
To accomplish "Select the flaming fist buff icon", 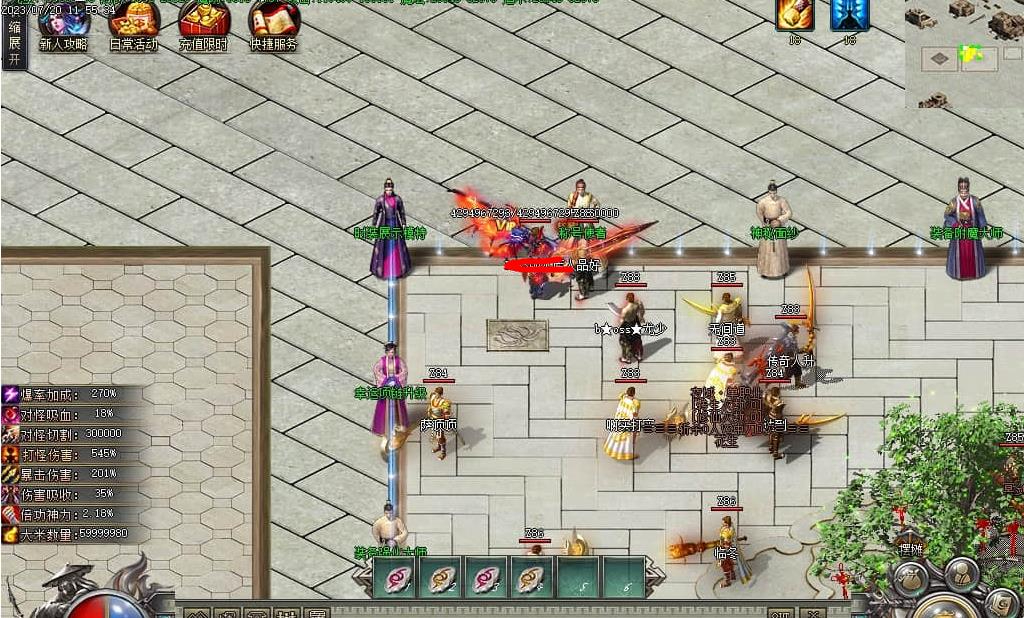I will [795, 15].
